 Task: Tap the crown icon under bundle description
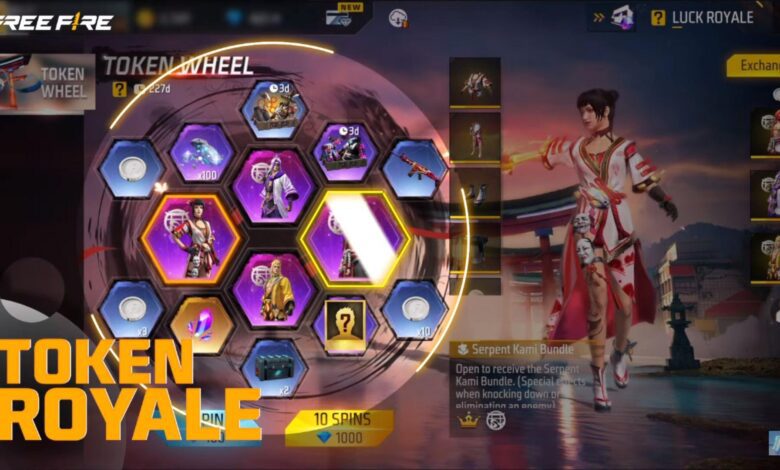pos(467,421)
